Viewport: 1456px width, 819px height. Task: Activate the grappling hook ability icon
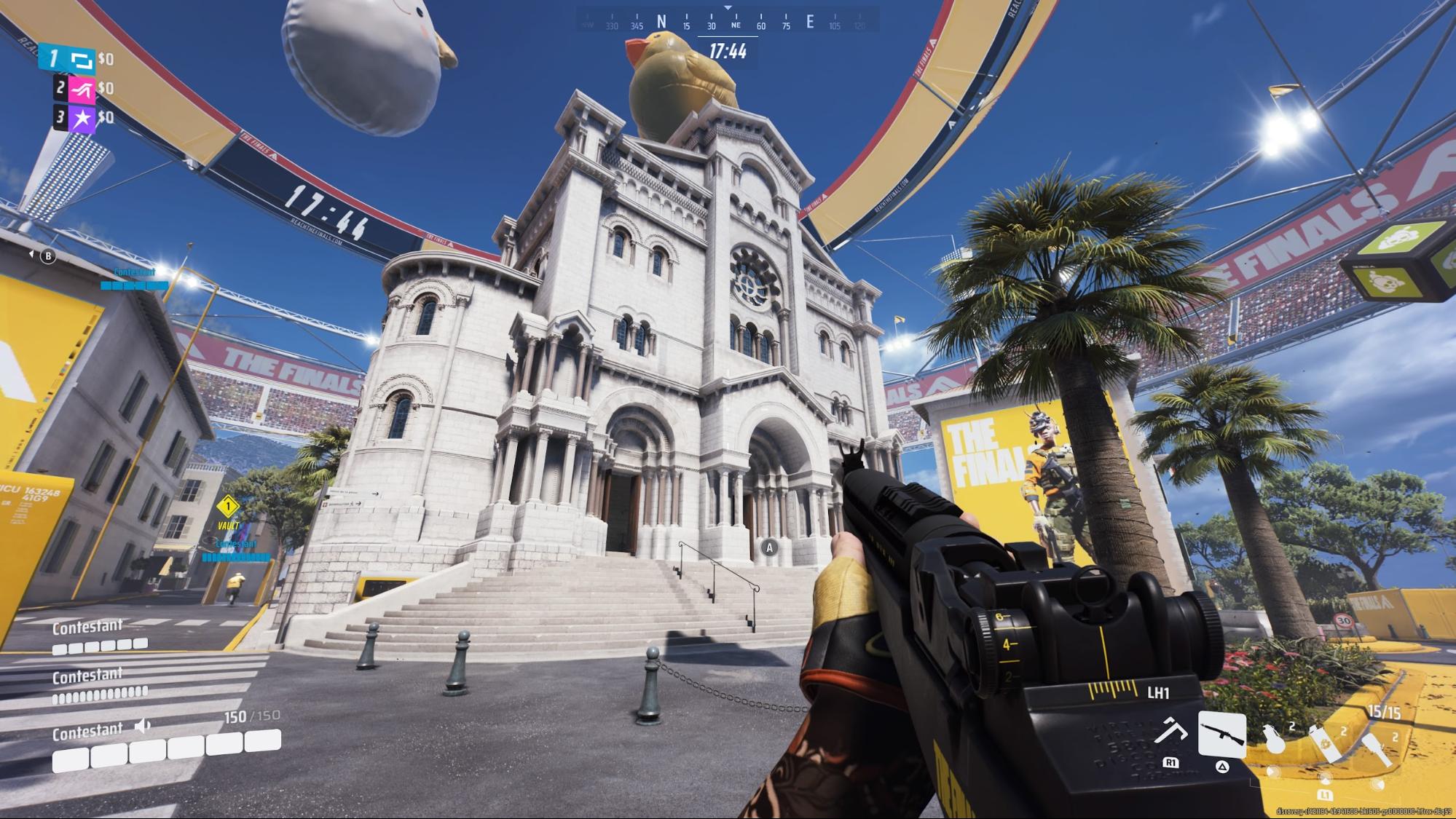pyautogui.click(x=1170, y=732)
